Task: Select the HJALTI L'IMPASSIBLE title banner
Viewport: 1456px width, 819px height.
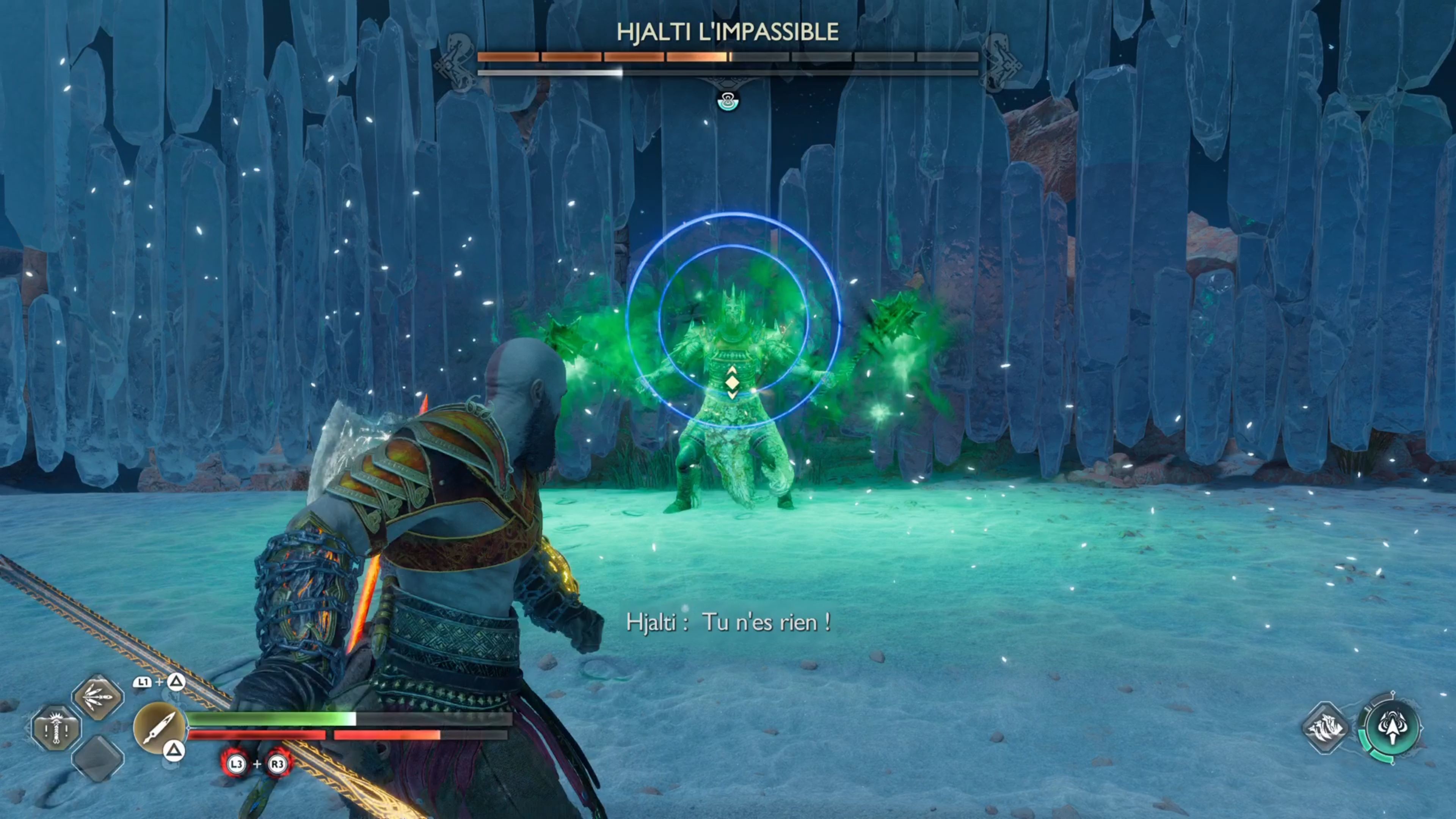Action: (727, 32)
